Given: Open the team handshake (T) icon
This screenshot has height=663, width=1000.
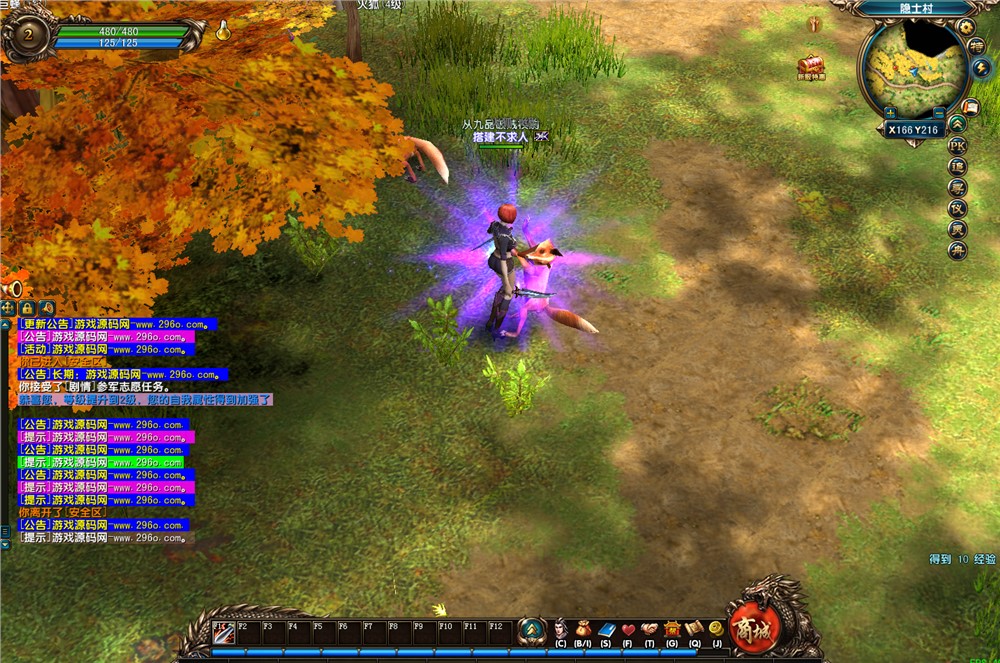Looking at the screenshot, I should [650, 630].
